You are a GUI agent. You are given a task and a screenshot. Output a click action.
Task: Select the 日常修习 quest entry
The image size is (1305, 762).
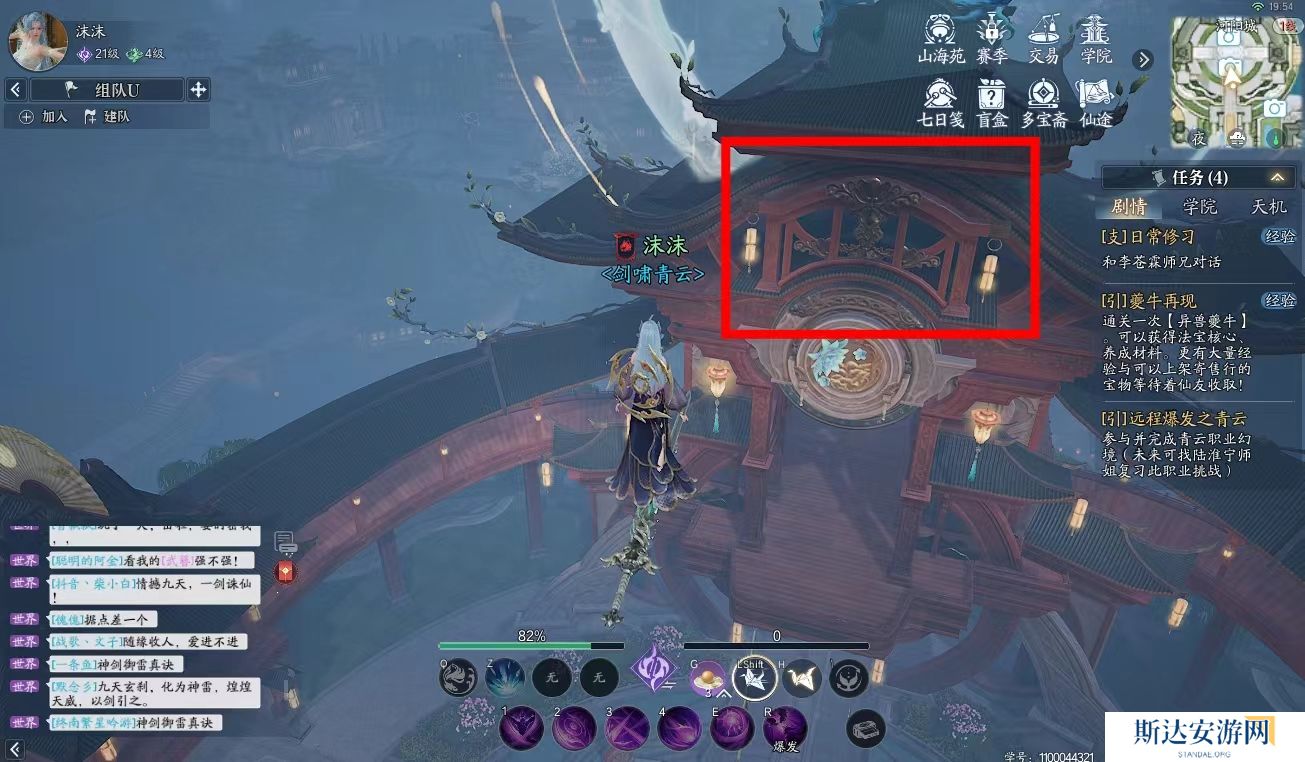pos(1148,237)
